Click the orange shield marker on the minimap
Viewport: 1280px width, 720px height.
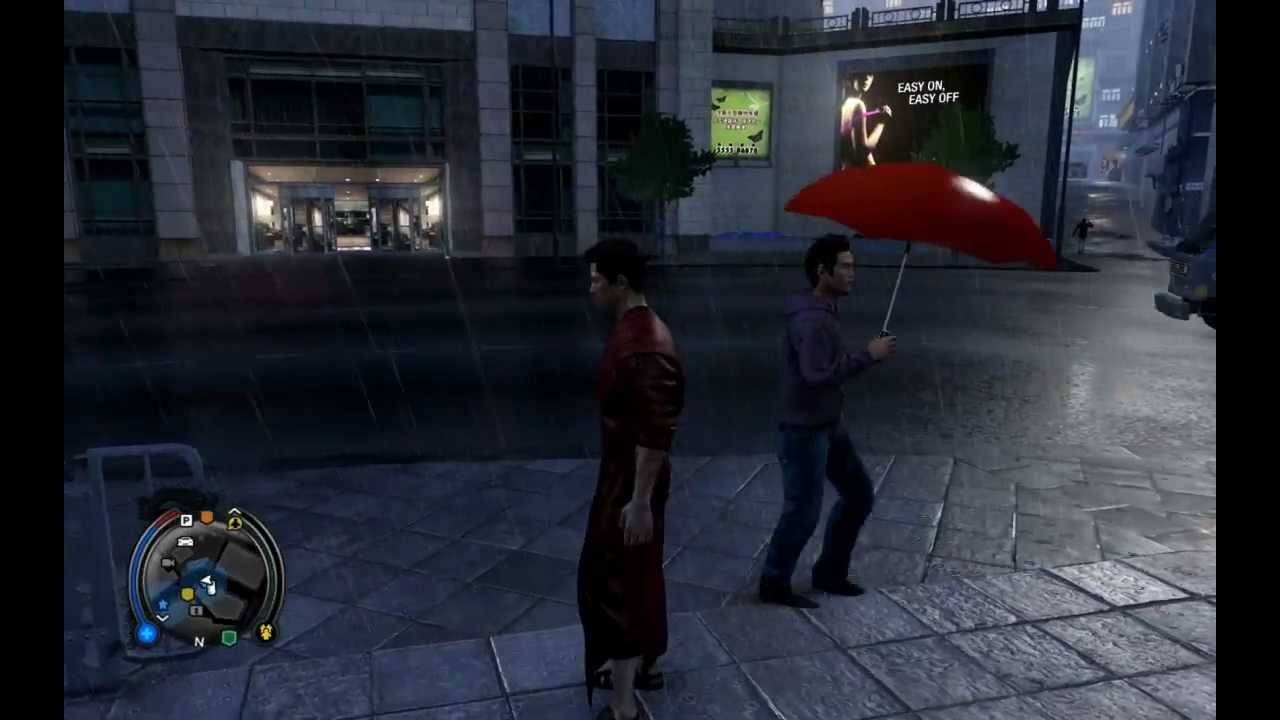pyautogui.click(x=206, y=517)
